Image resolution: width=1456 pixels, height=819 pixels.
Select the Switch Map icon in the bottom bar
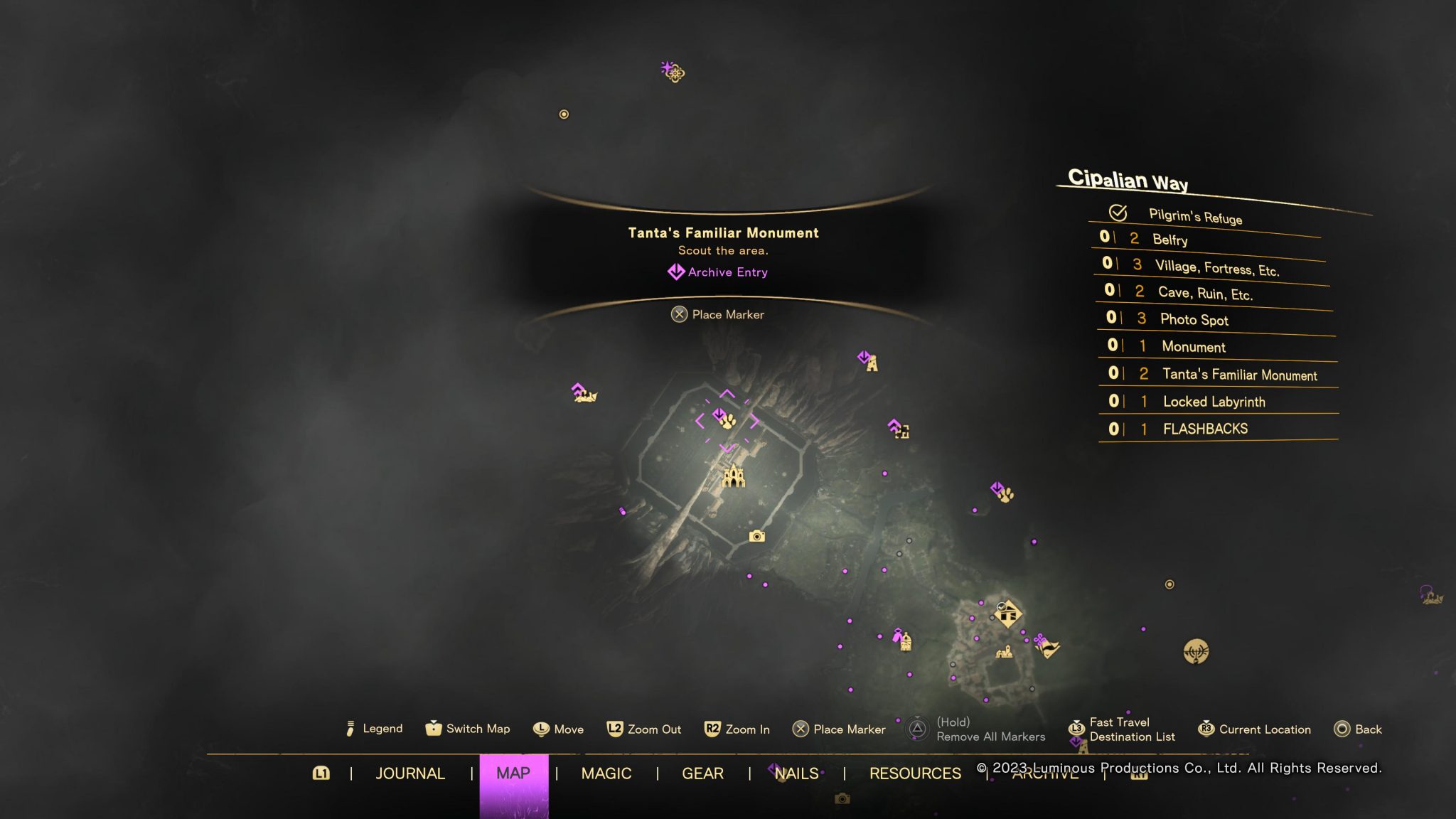(x=432, y=729)
